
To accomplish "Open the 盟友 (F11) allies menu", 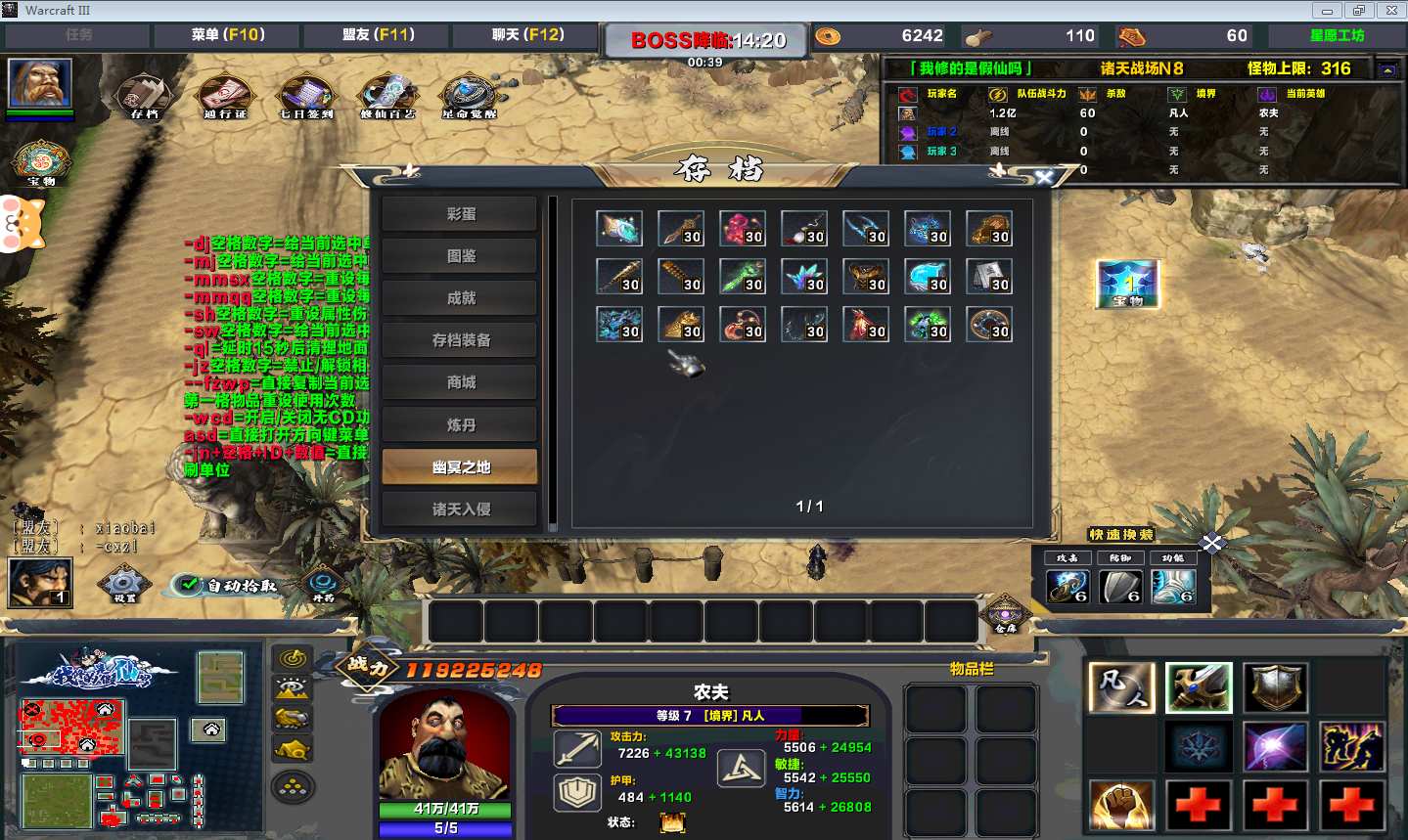I will tap(378, 35).
